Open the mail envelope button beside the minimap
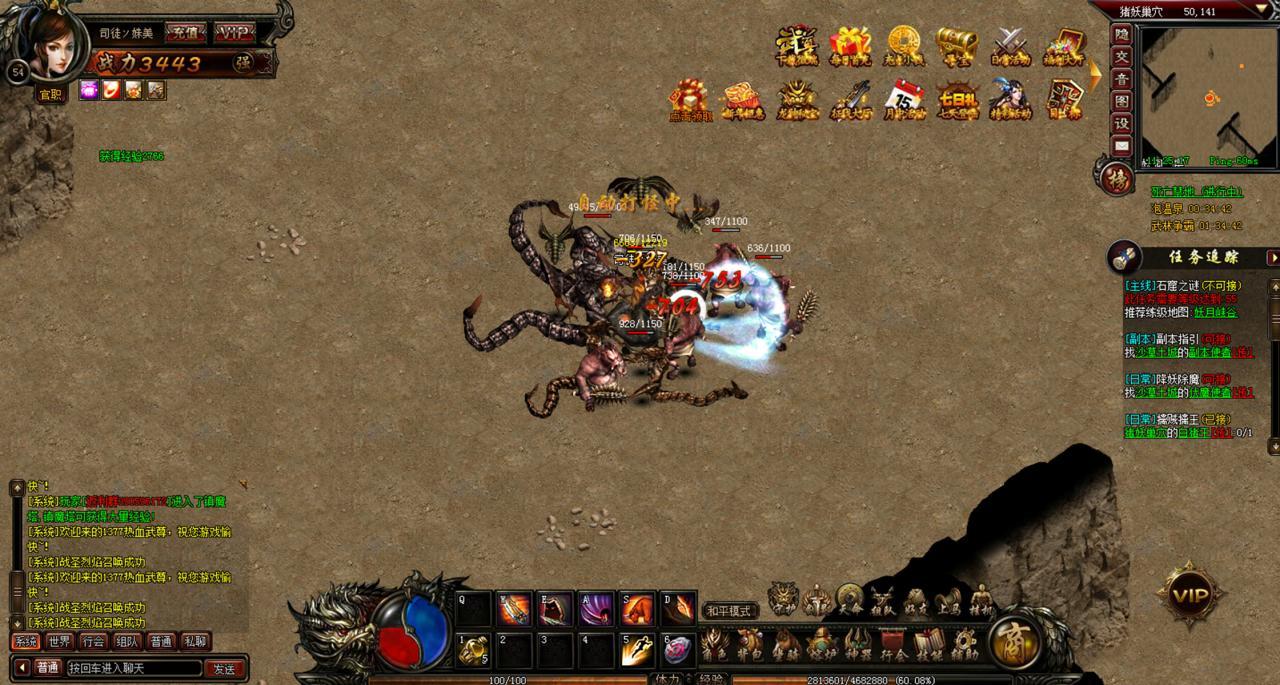Image resolution: width=1280 pixels, height=685 pixels. coord(1122,146)
